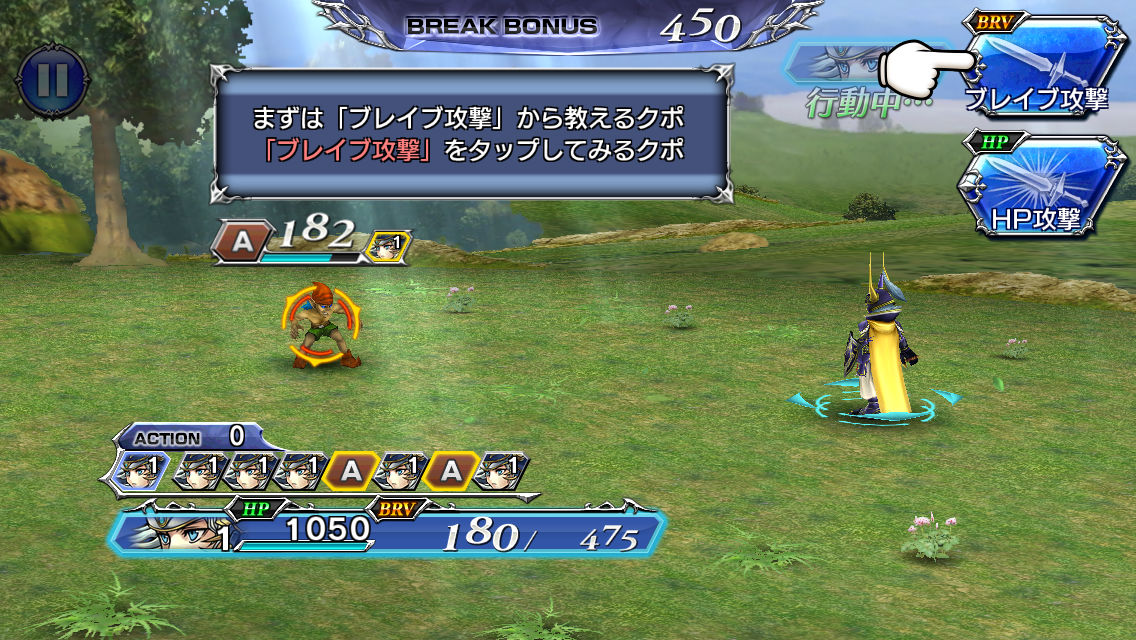This screenshot has height=640, width=1136.
Task: Select the targeted goblin enemy
Action: pos(322,325)
